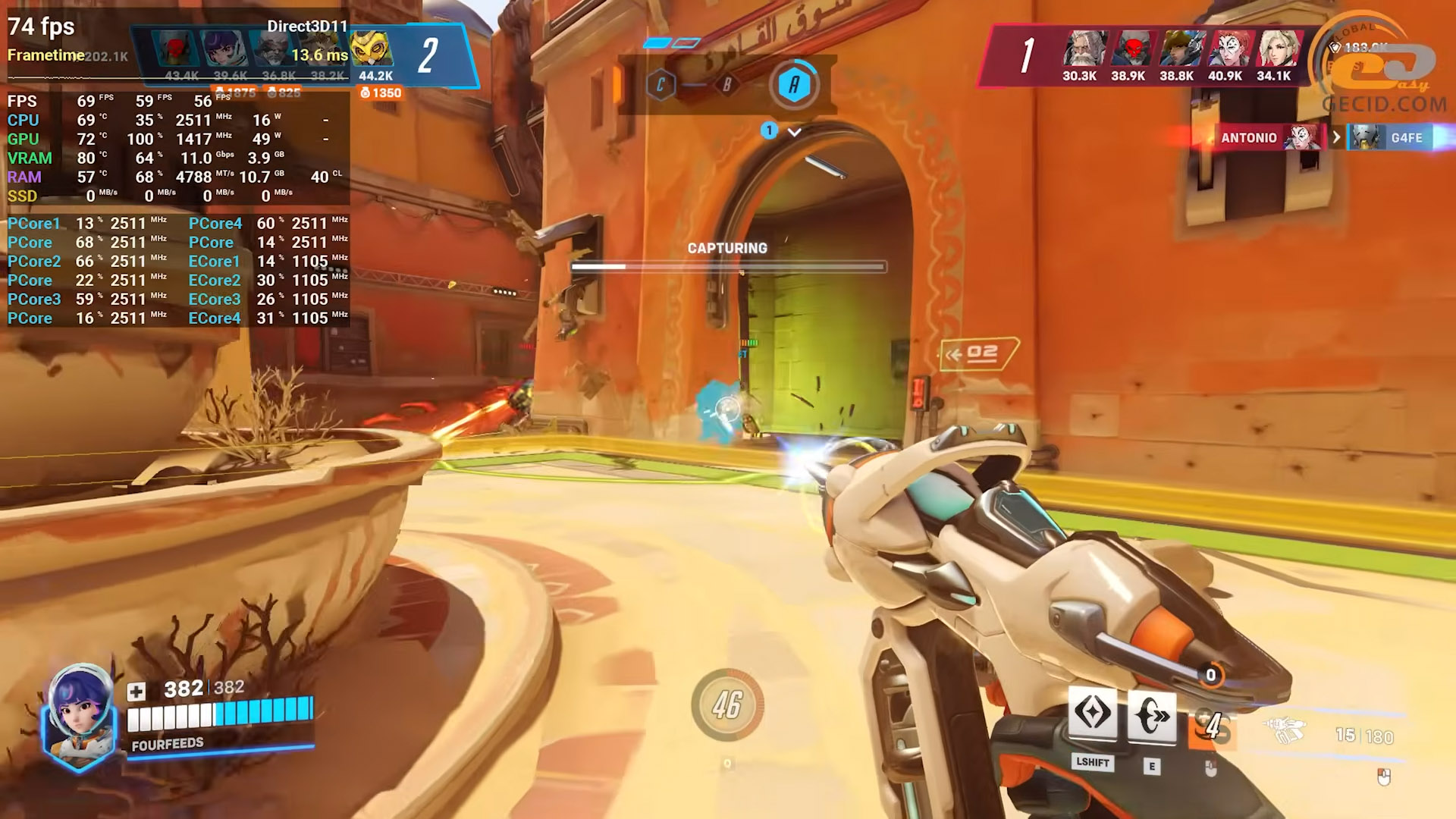The height and width of the screenshot is (819, 1456).
Task: Click ANTONIO's name in the kill feed
Action: (x=1248, y=138)
